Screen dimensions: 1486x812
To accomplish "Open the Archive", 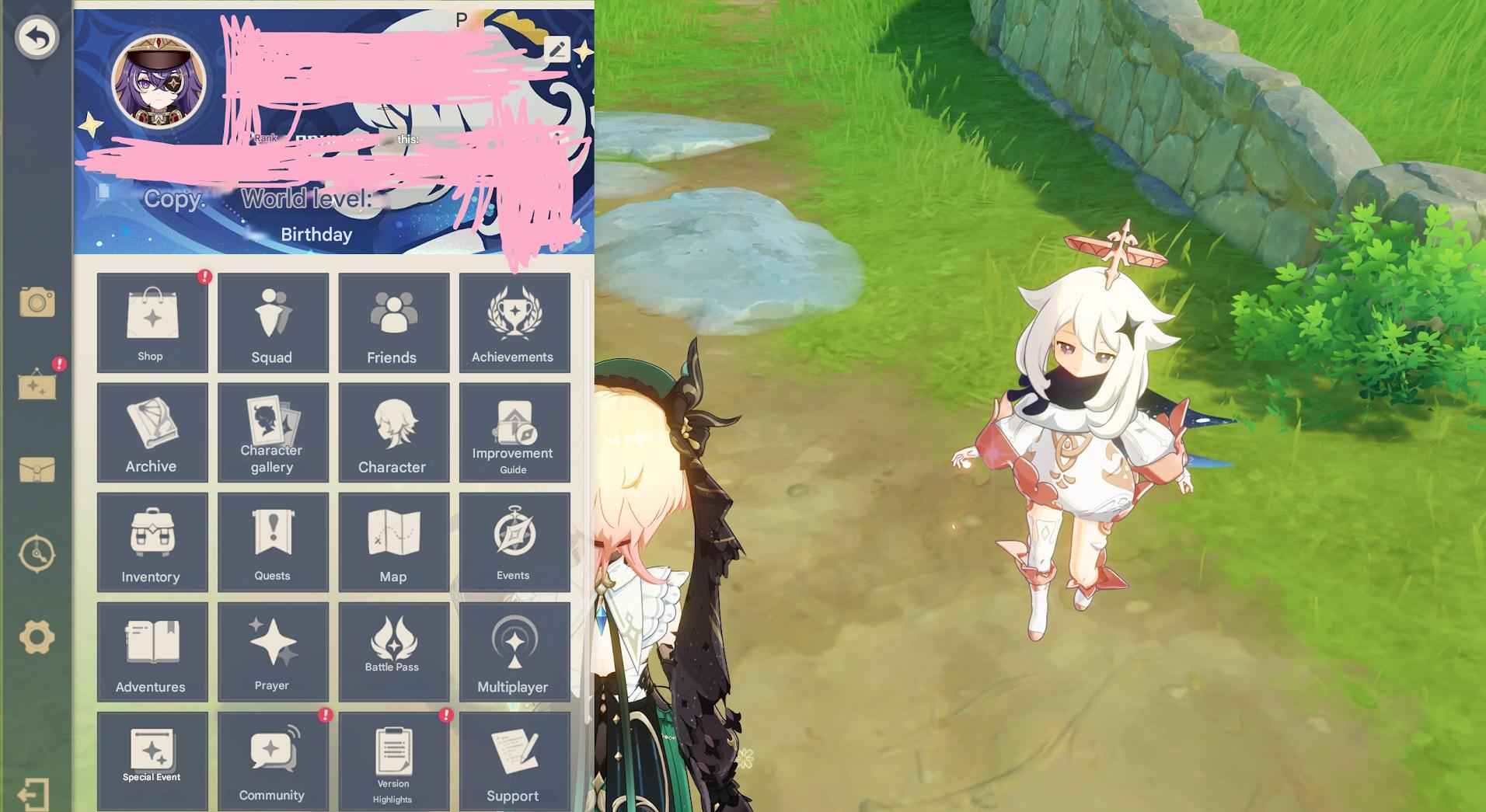I will pos(151,433).
